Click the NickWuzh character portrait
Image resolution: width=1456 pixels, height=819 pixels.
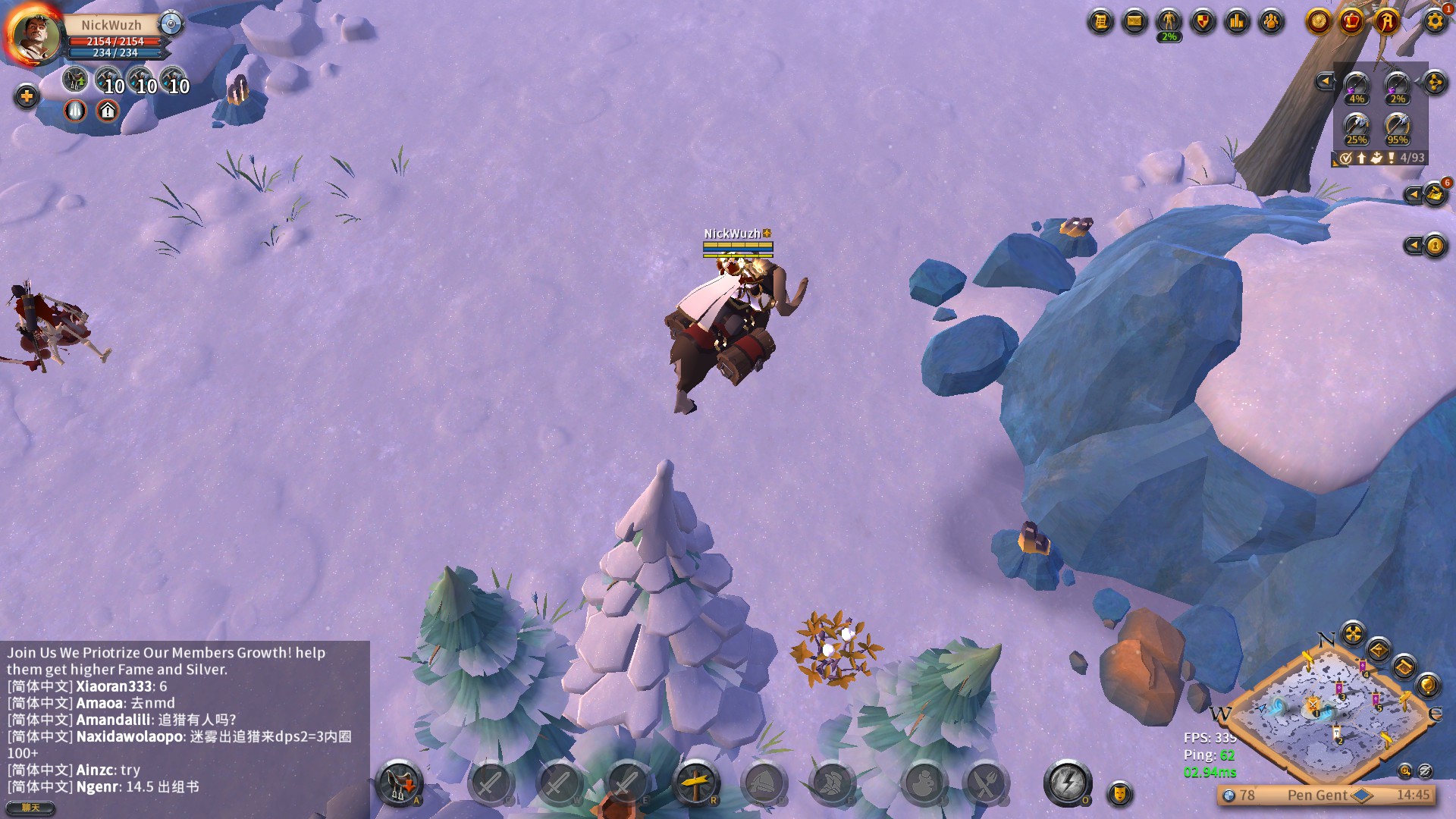click(34, 35)
